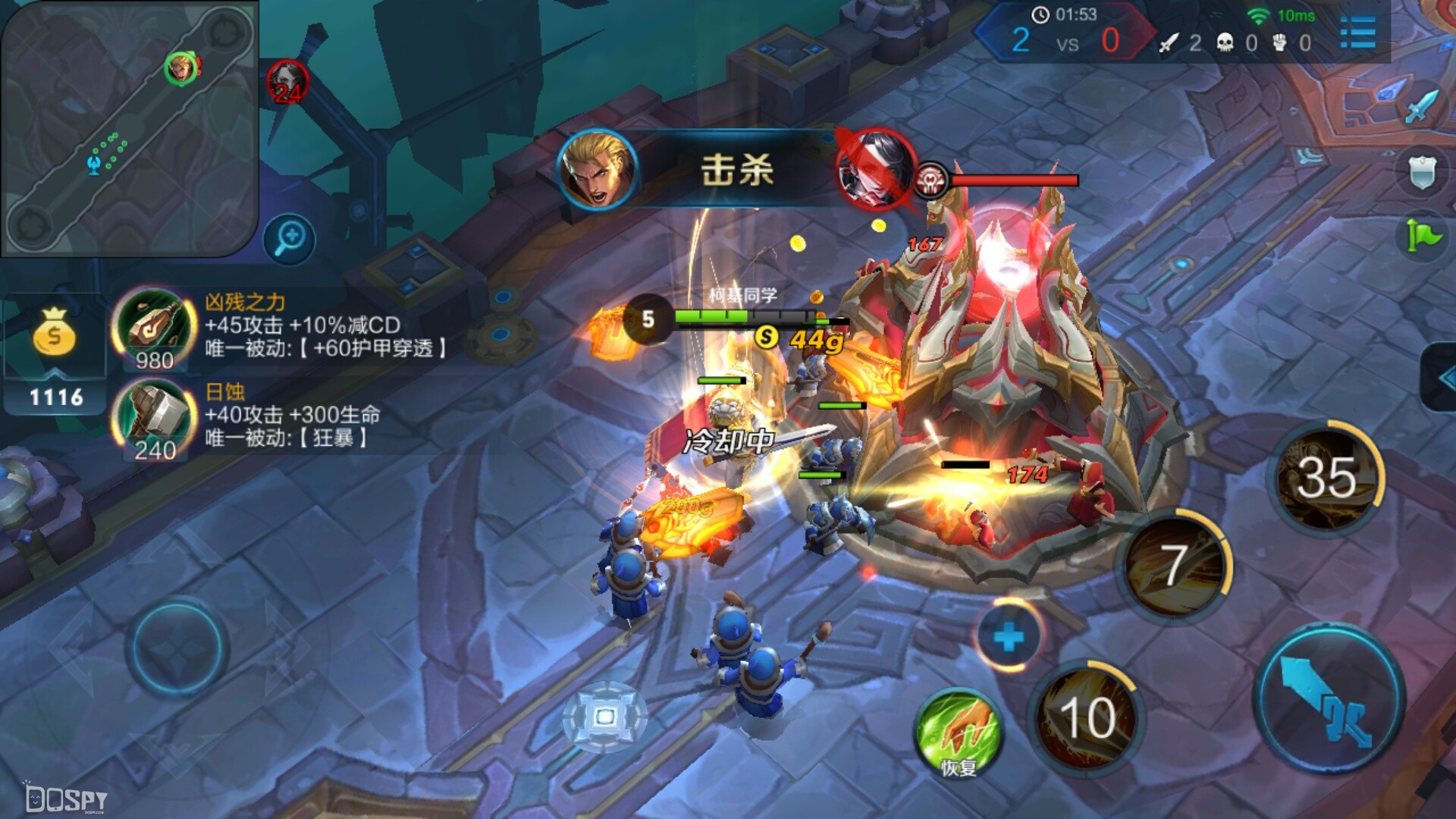Use the basic attack sword button
Screen dimensions: 1456x819
click(x=1329, y=699)
